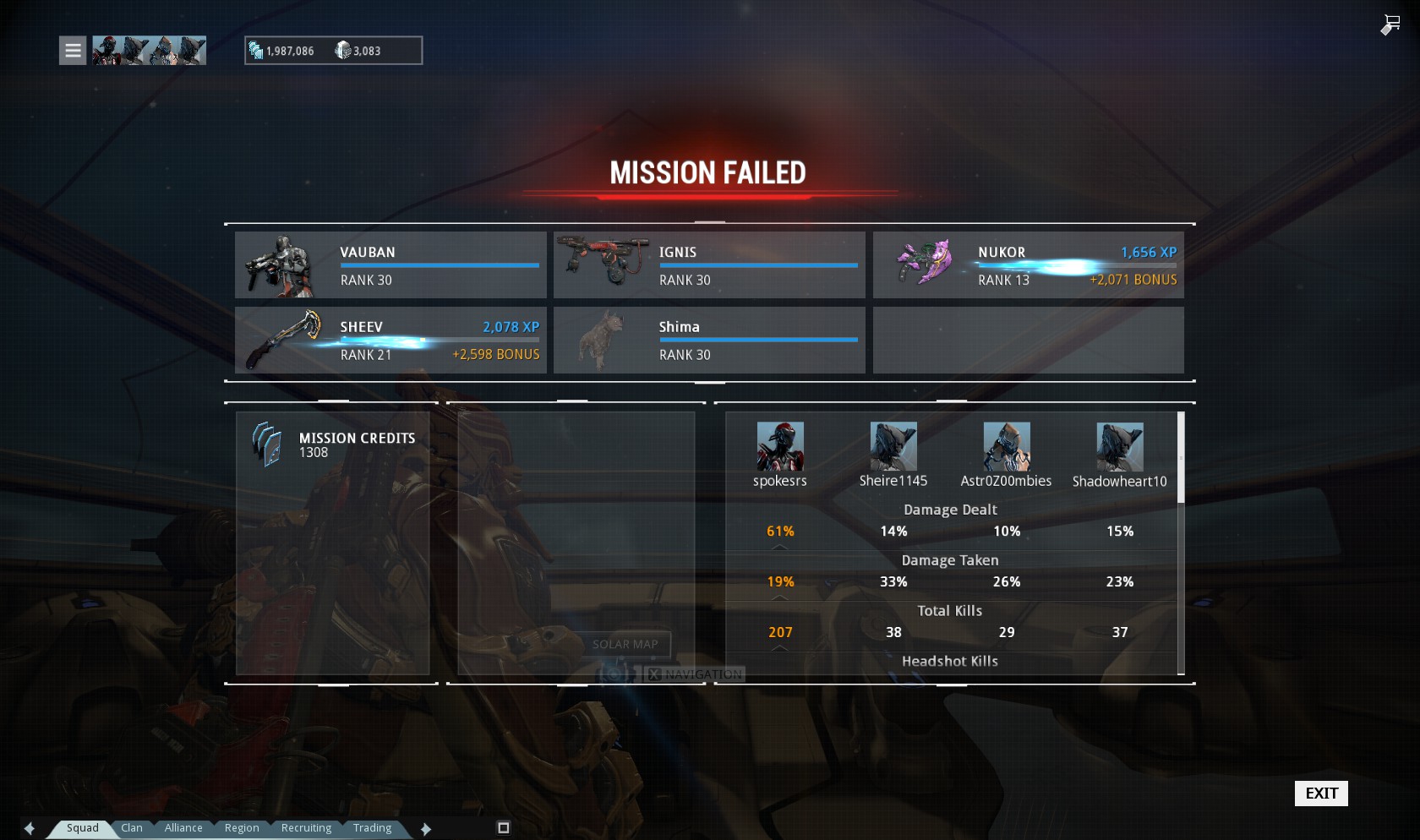This screenshot has height=840, width=1420.
Task: Open the Clan chat tab
Action: click(132, 828)
